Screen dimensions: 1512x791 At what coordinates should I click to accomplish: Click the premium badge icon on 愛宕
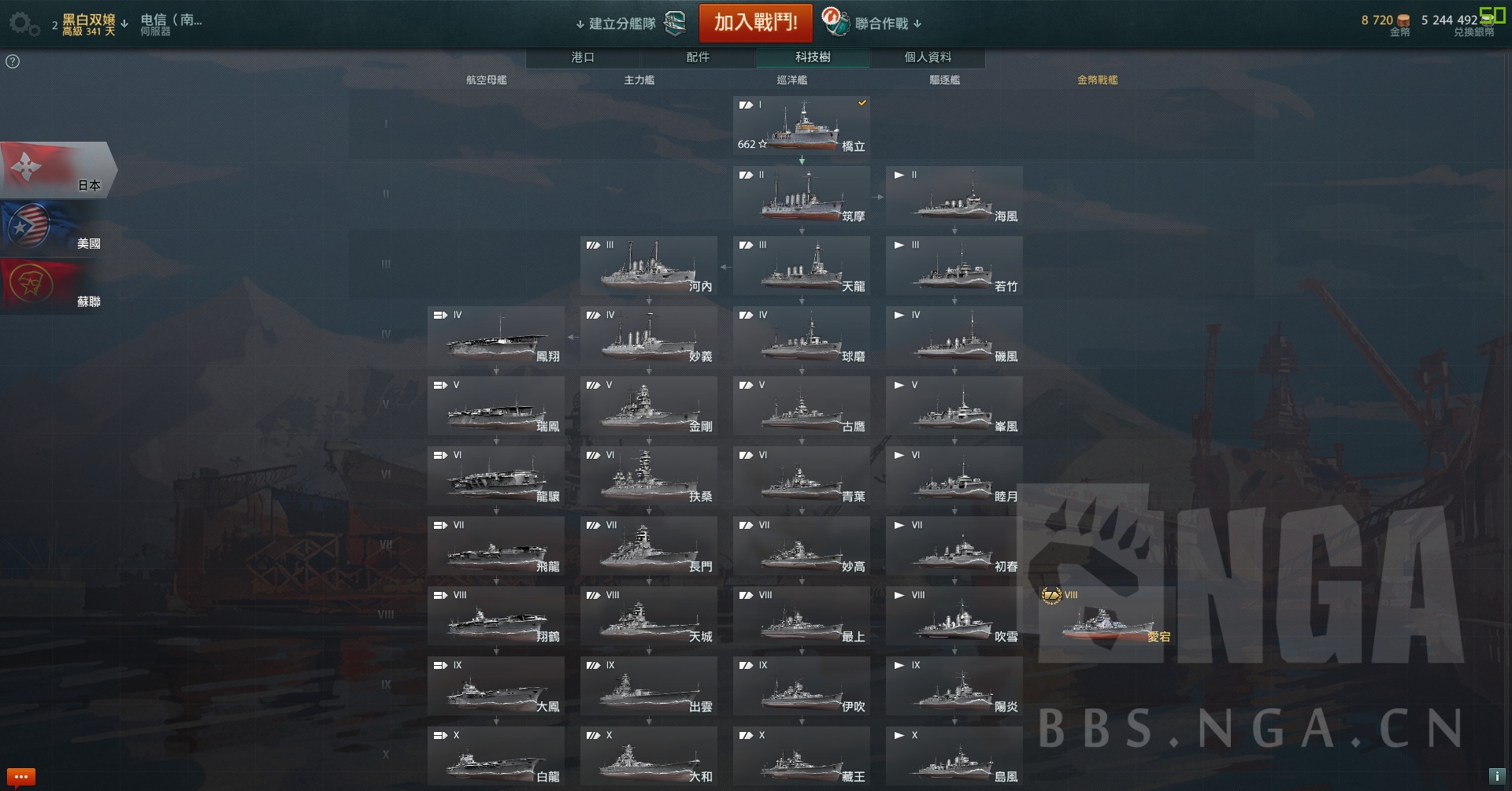click(x=1051, y=597)
